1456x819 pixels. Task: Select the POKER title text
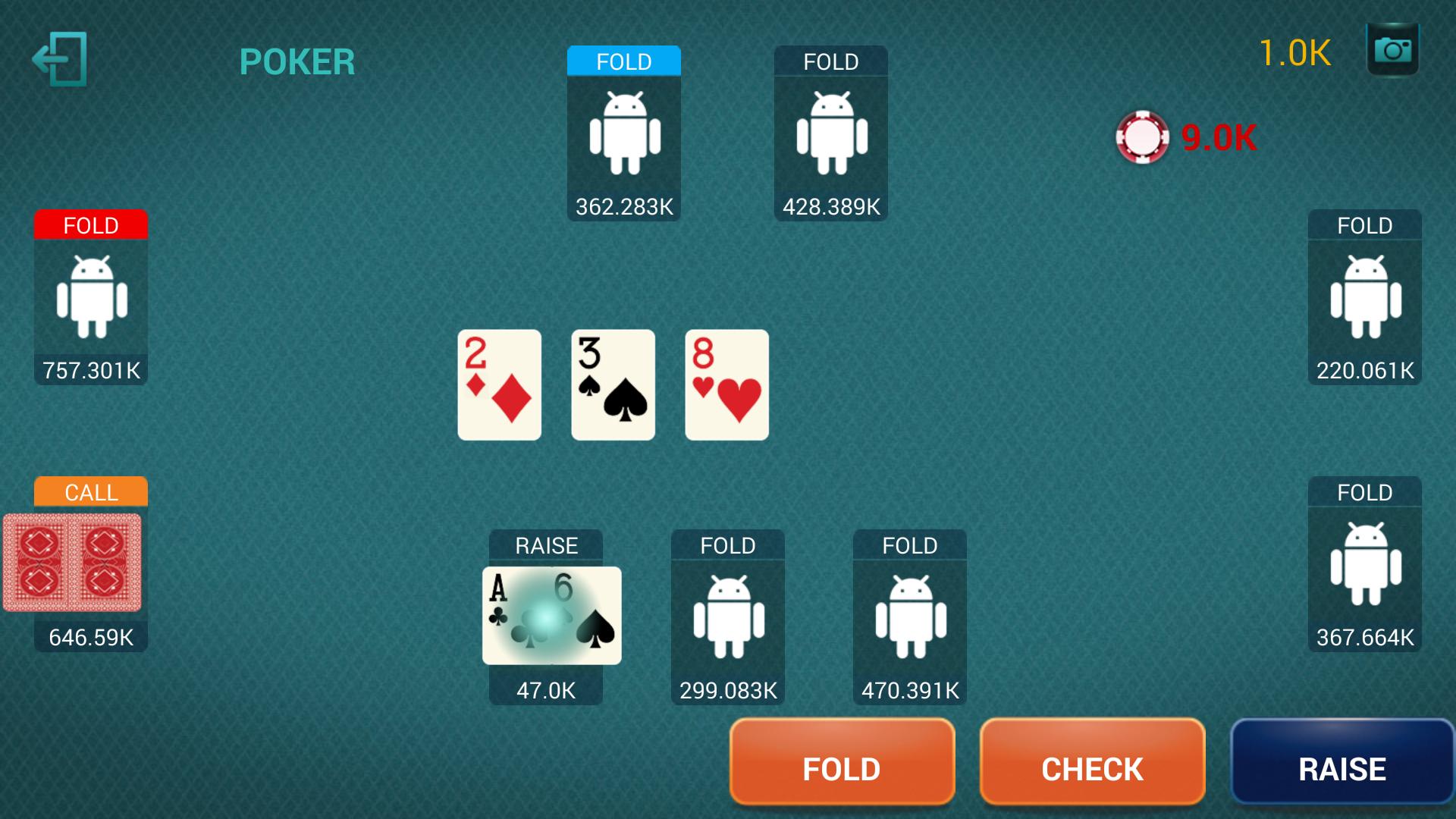(297, 60)
